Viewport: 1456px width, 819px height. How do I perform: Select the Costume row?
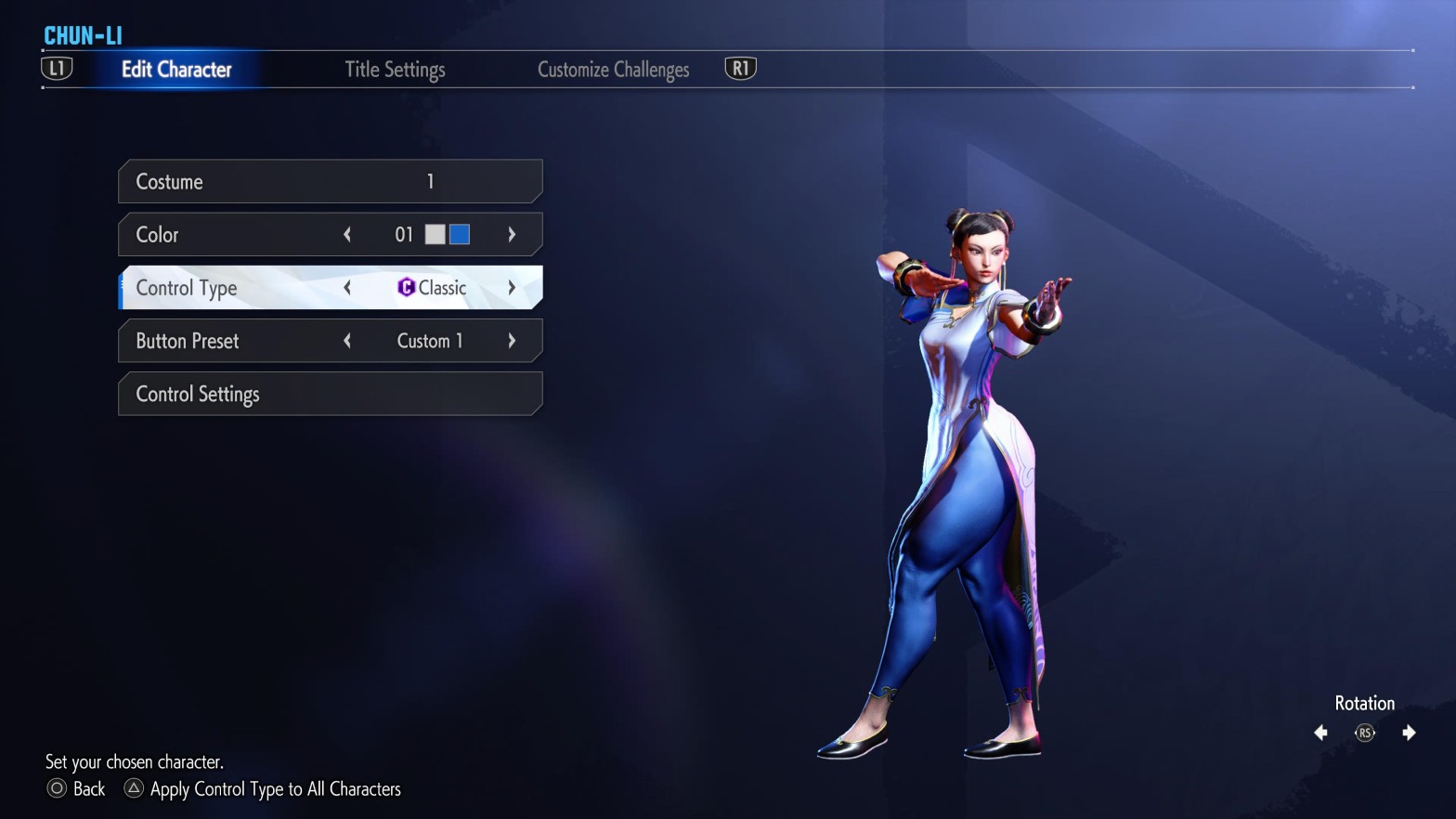330,181
